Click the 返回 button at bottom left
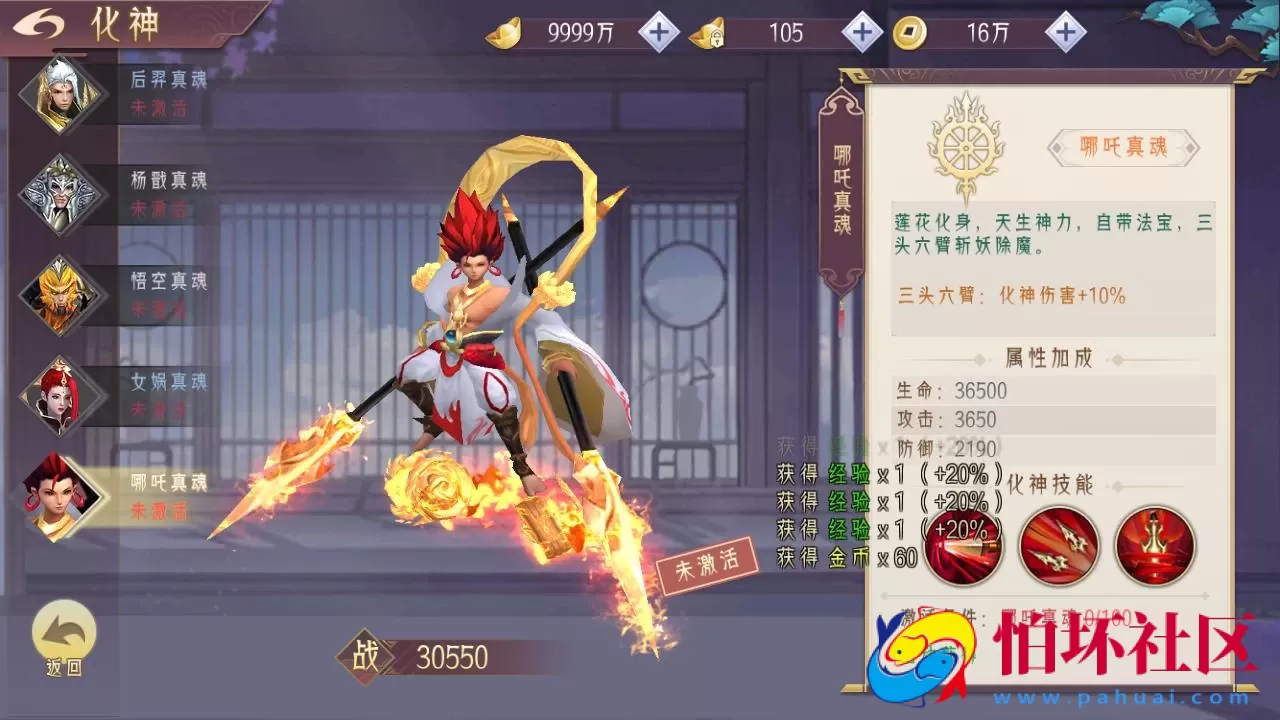The image size is (1280, 720). click(x=62, y=640)
